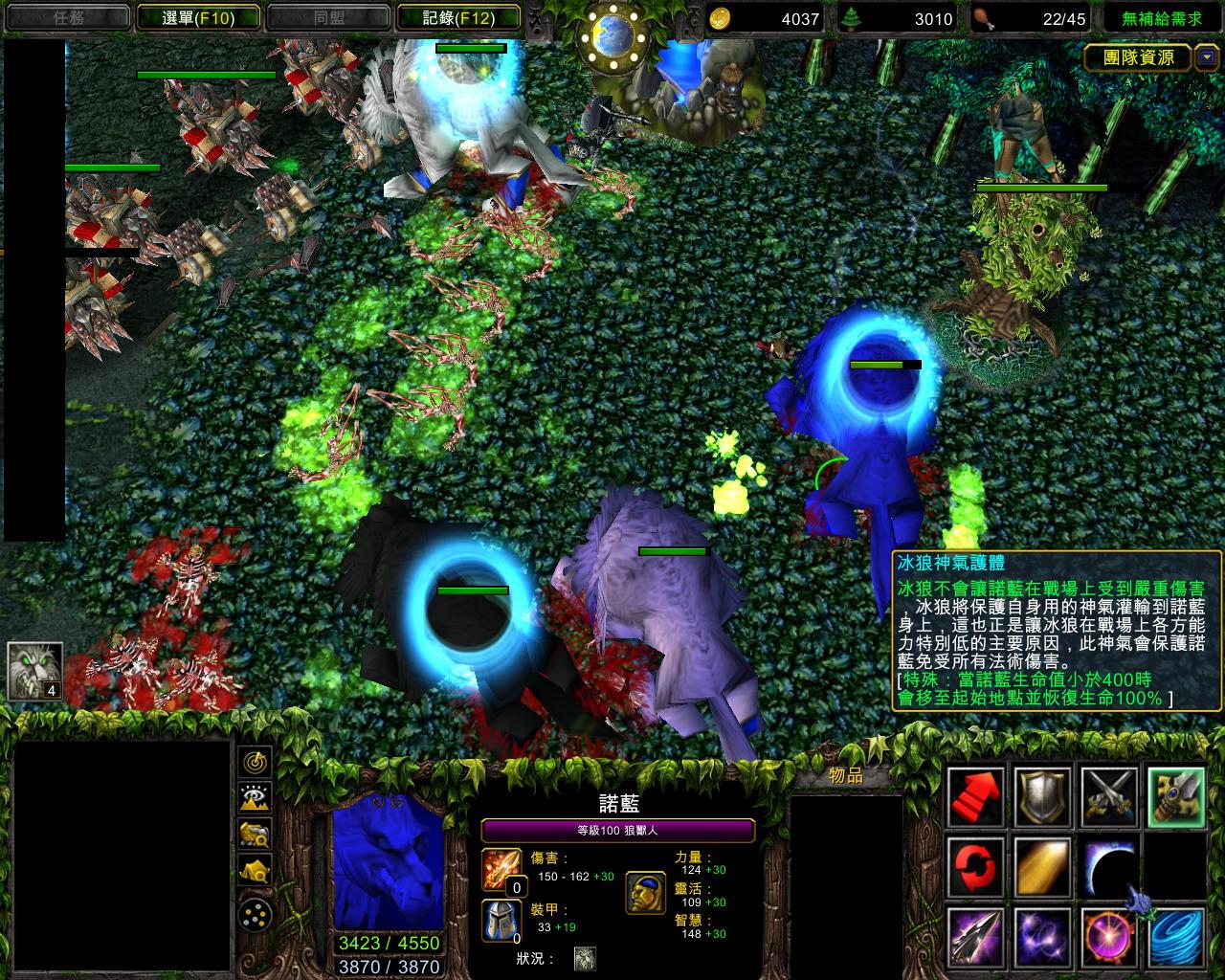Activate the purple arrowhead ability
1225x980 pixels.
975,936
